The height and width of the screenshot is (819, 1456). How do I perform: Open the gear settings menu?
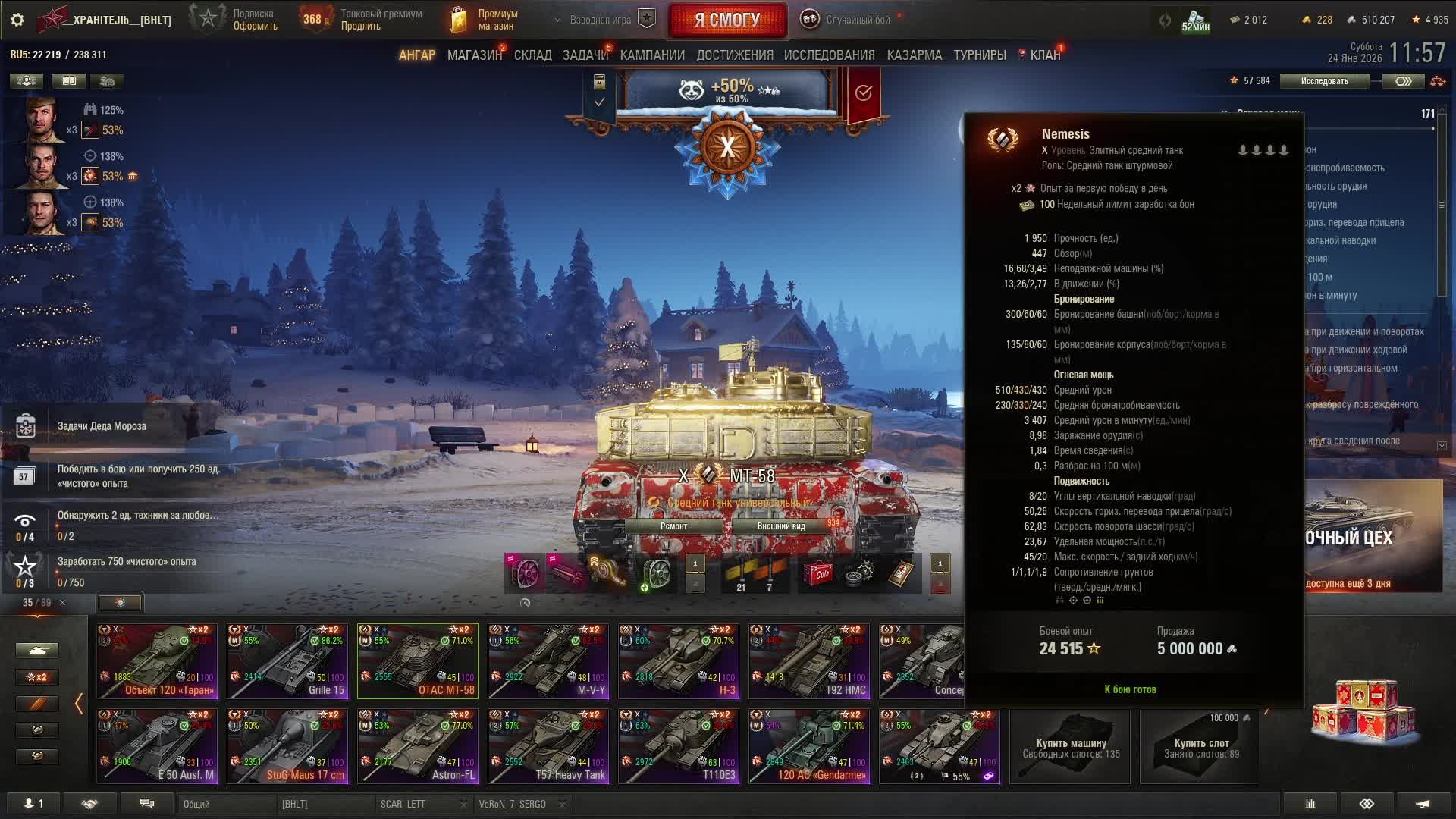point(17,20)
